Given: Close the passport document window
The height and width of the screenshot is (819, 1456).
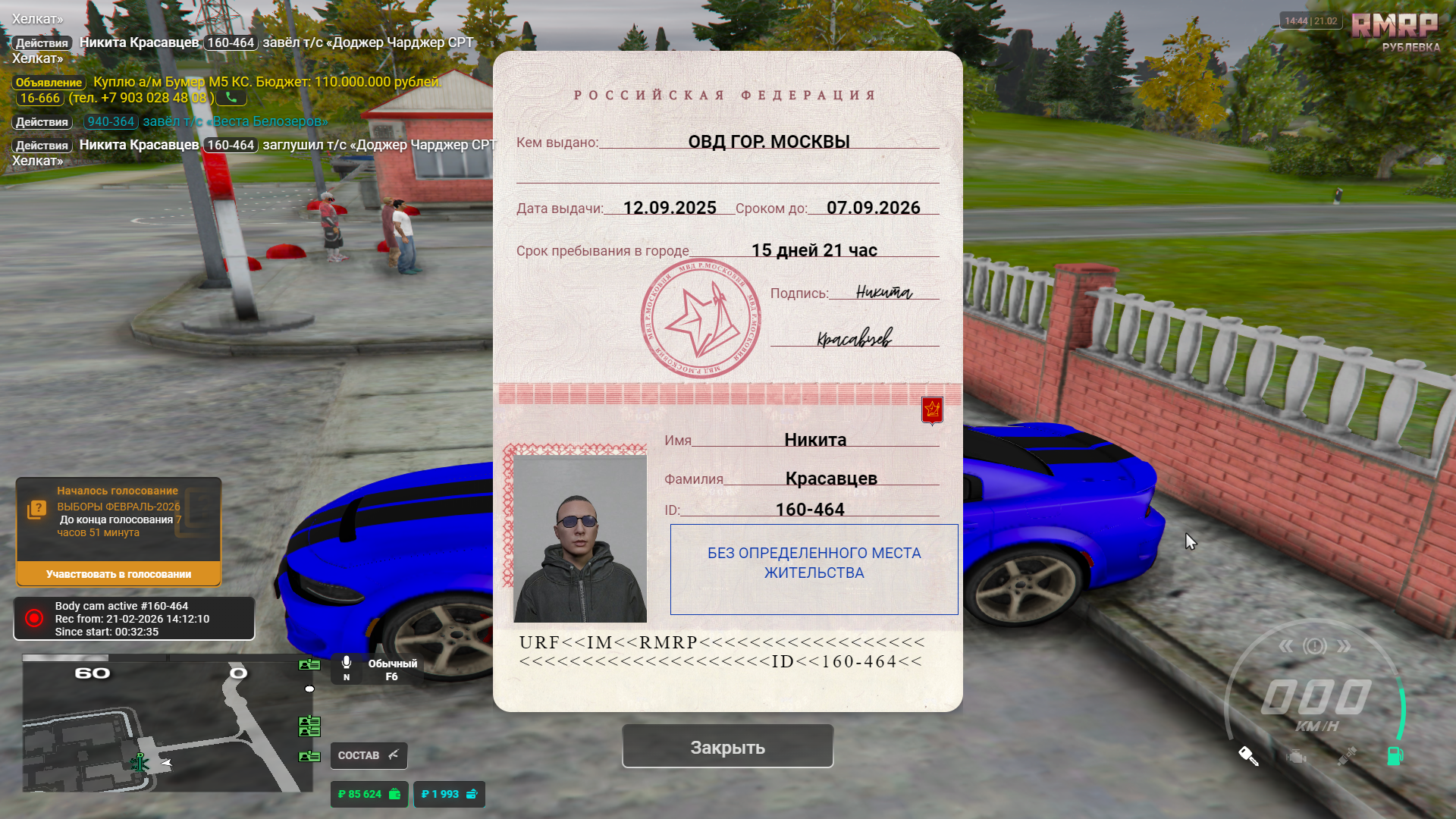Looking at the screenshot, I should pyautogui.click(x=727, y=747).
